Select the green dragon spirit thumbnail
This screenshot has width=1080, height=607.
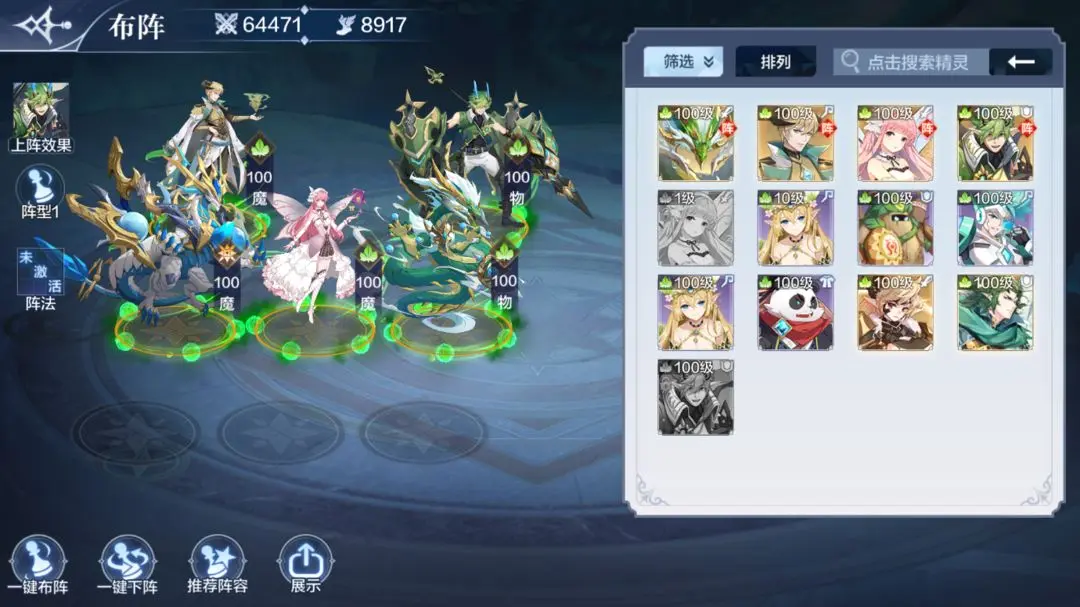click(695, 142)
